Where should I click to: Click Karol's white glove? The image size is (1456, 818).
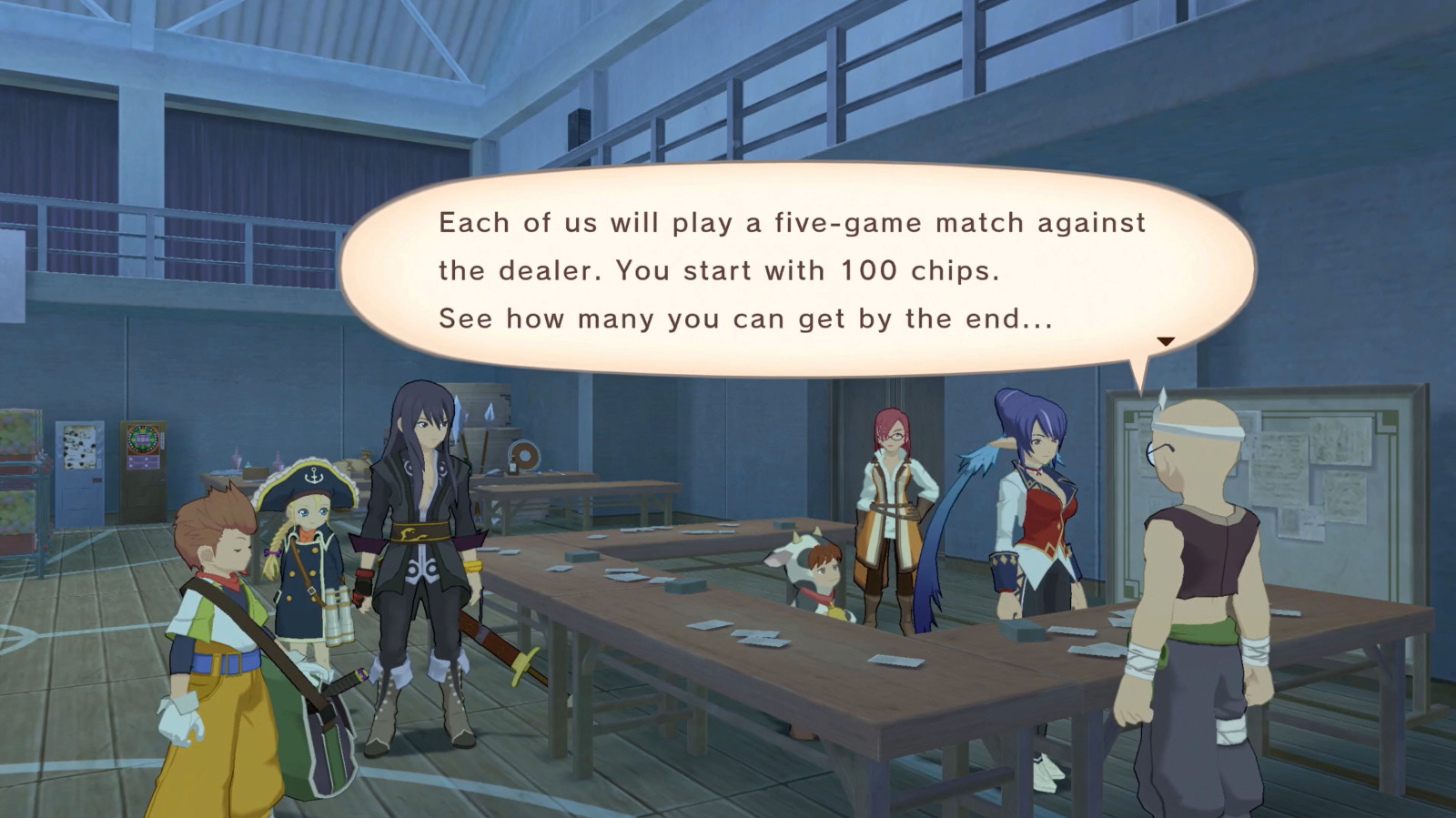[180, 719]
